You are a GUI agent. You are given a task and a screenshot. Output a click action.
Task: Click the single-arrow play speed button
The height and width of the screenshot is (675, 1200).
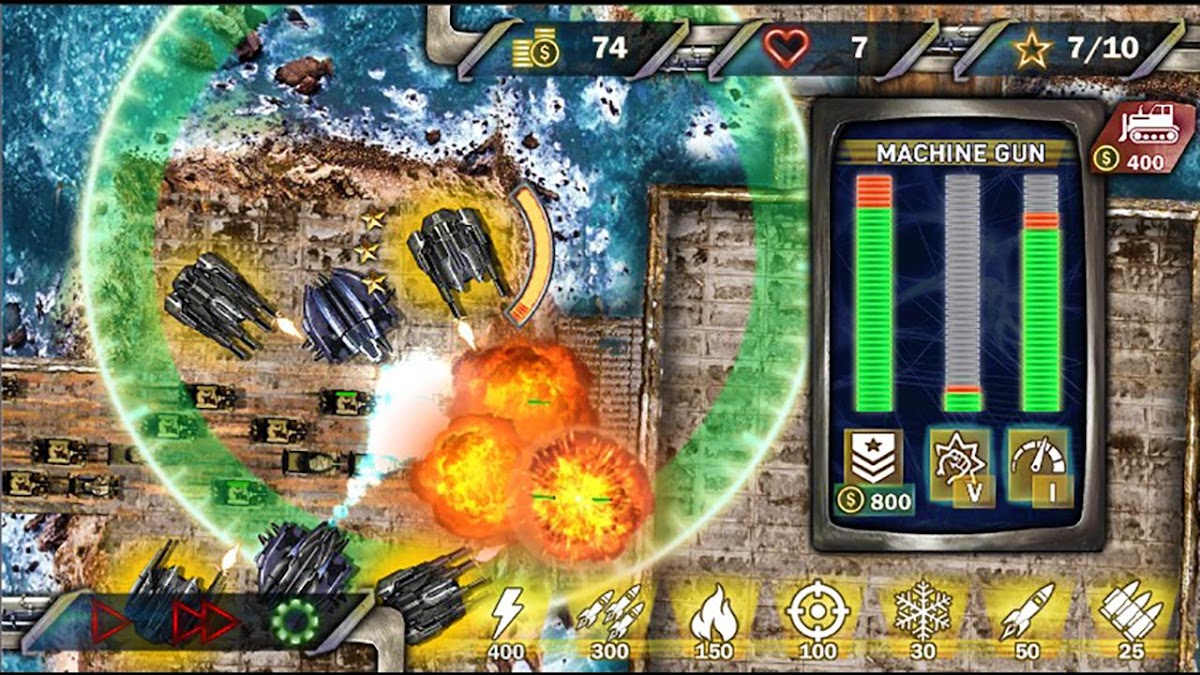111,621
